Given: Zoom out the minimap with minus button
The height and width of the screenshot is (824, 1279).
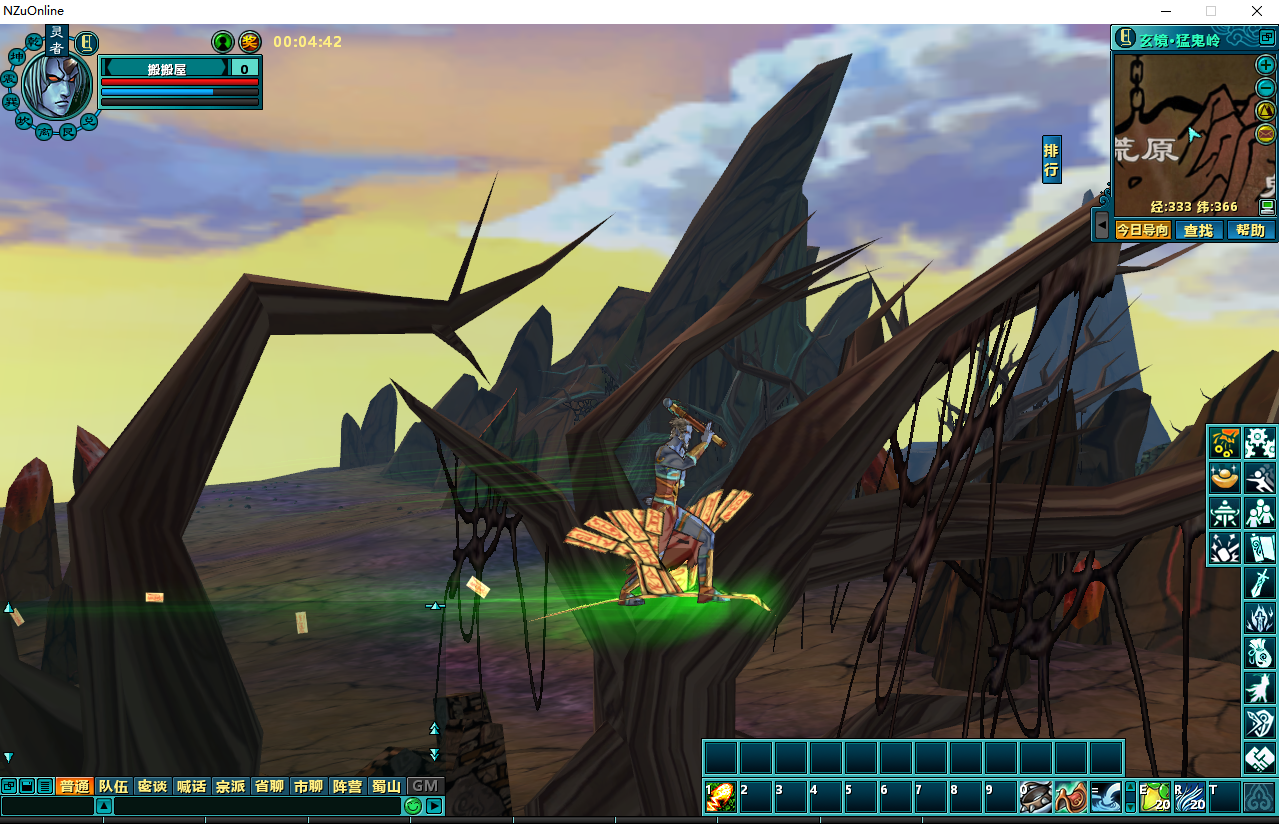Looking at the screenshot, I should (1266, 87).
